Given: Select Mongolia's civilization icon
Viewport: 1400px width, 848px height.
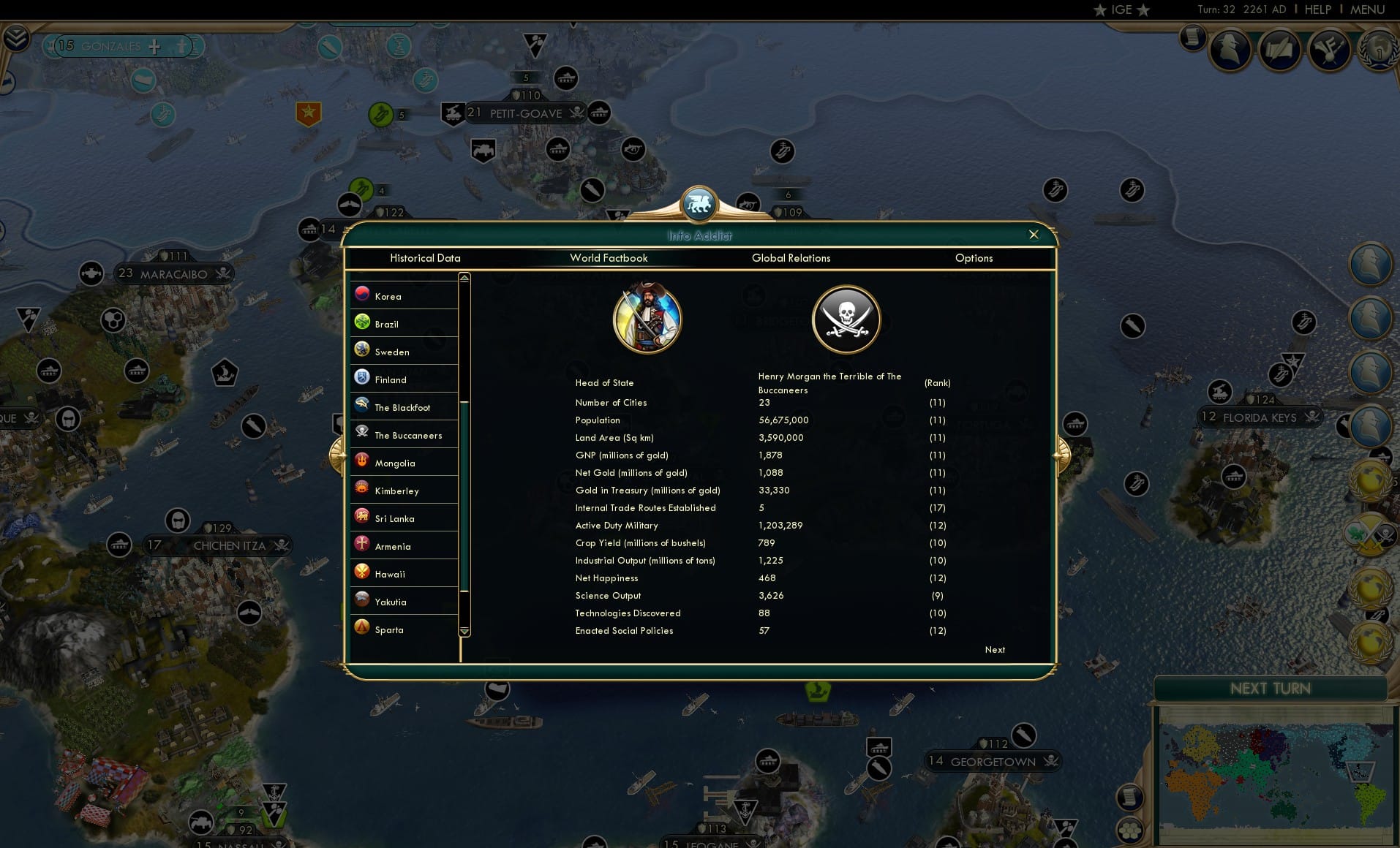Looking at the screenshot, I should point(362,461).
